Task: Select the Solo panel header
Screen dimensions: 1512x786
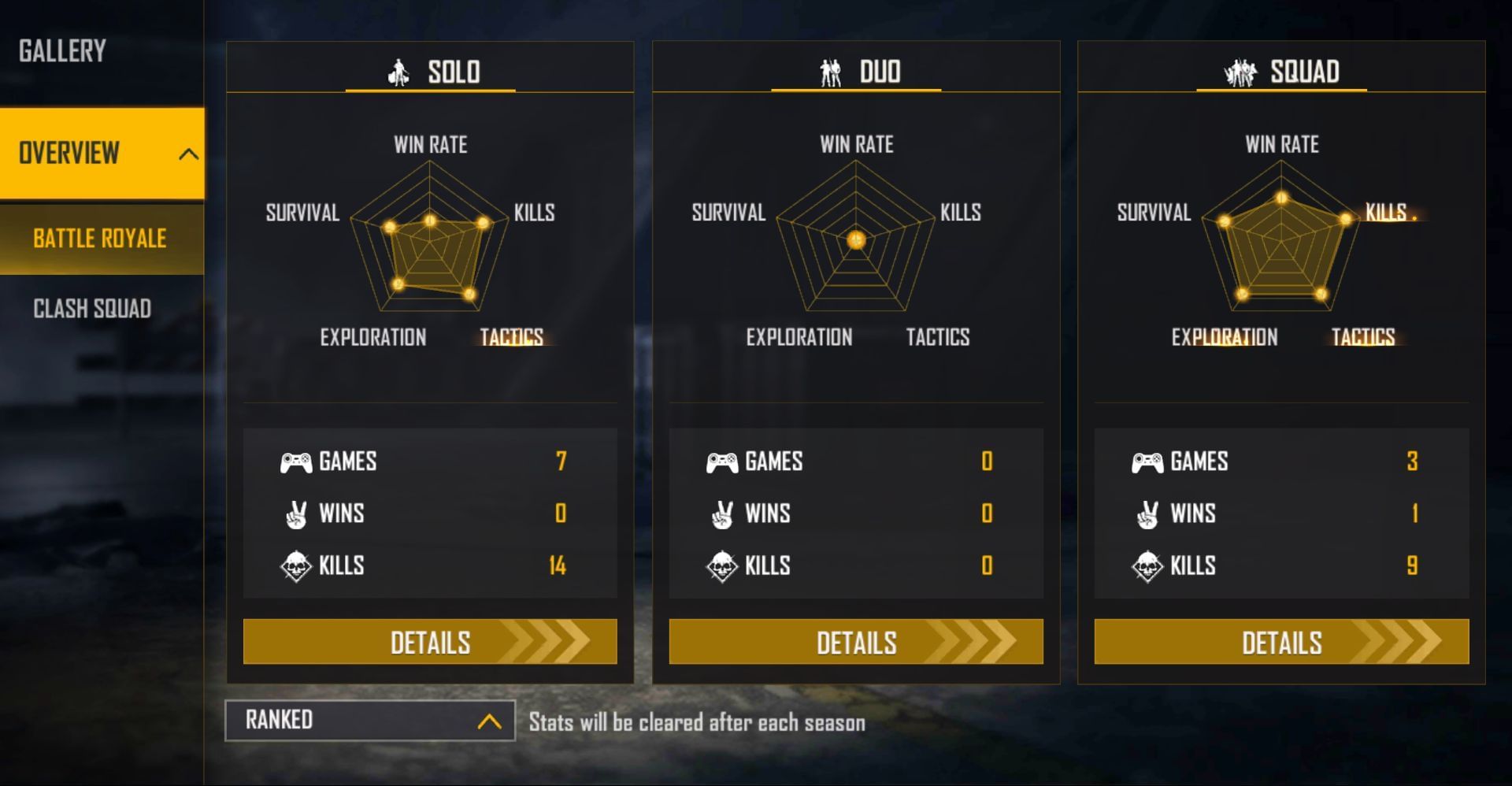Action: coord(432,72)
